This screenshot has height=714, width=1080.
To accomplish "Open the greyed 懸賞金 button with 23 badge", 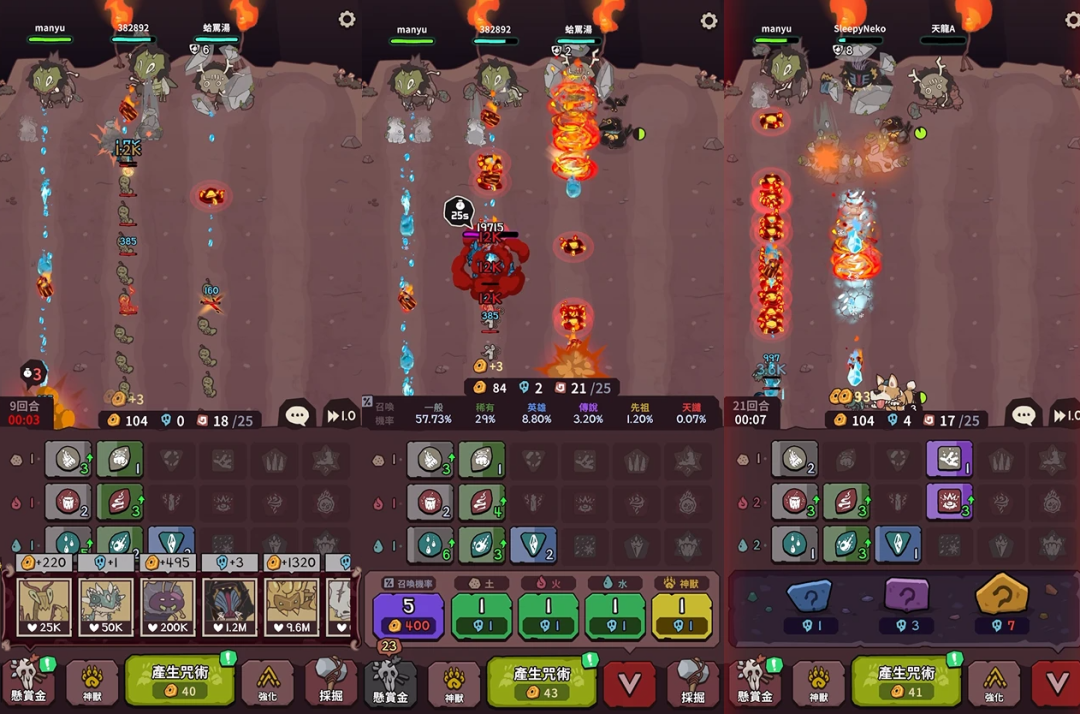I will [x=390, y=683].
